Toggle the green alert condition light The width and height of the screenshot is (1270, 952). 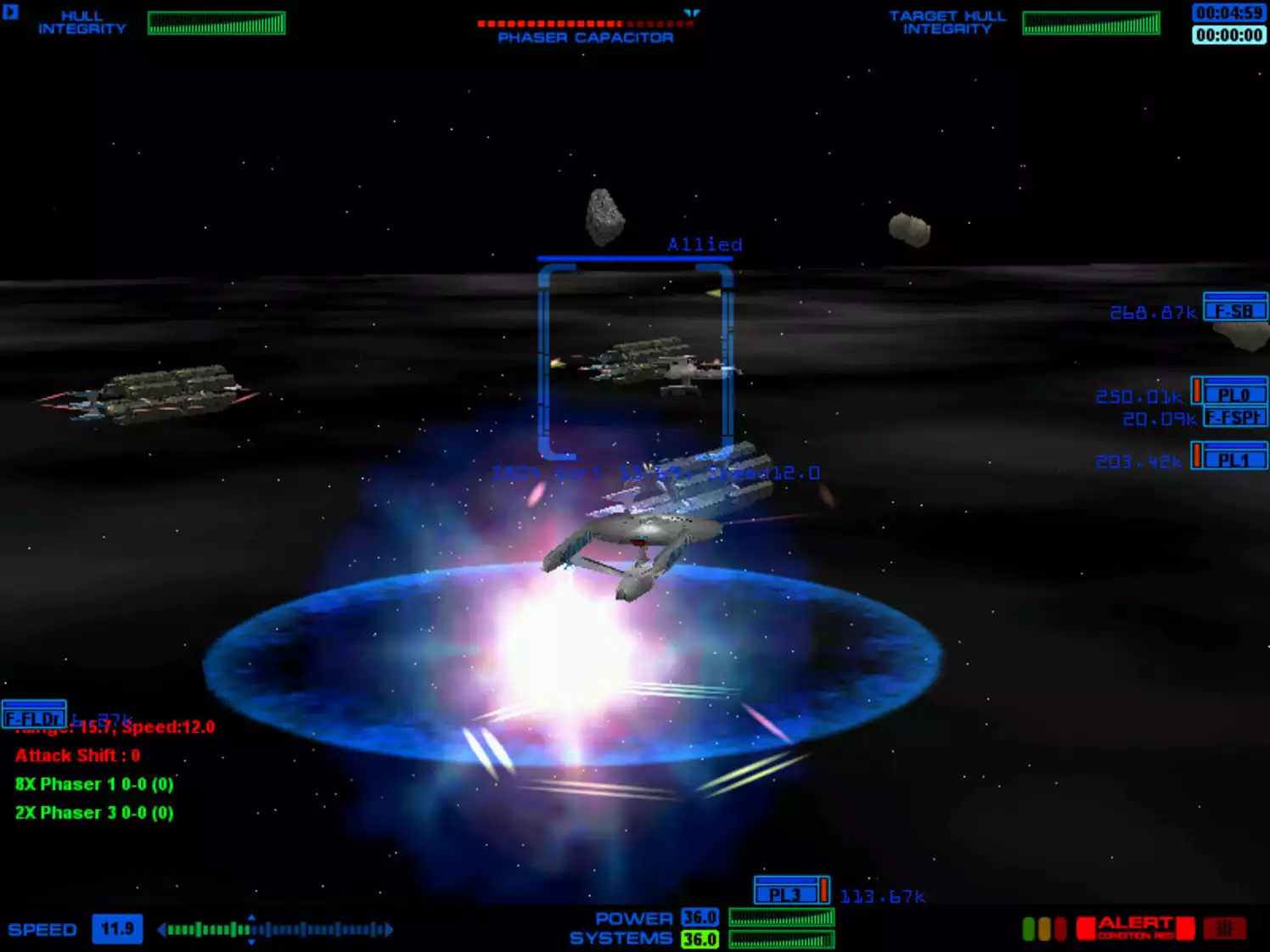tap(1028, 928)
